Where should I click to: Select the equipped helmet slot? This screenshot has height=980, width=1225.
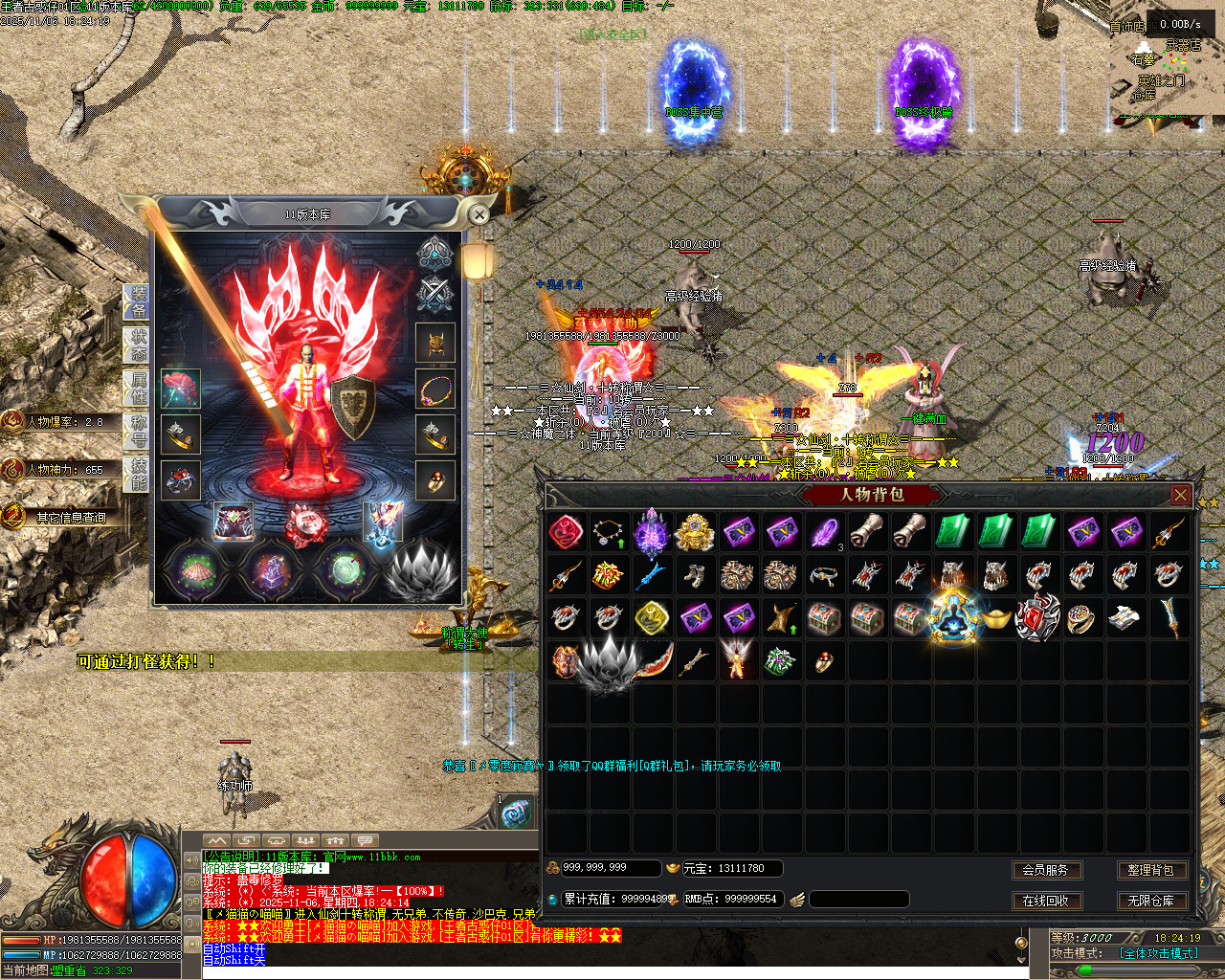pos(435,344)
